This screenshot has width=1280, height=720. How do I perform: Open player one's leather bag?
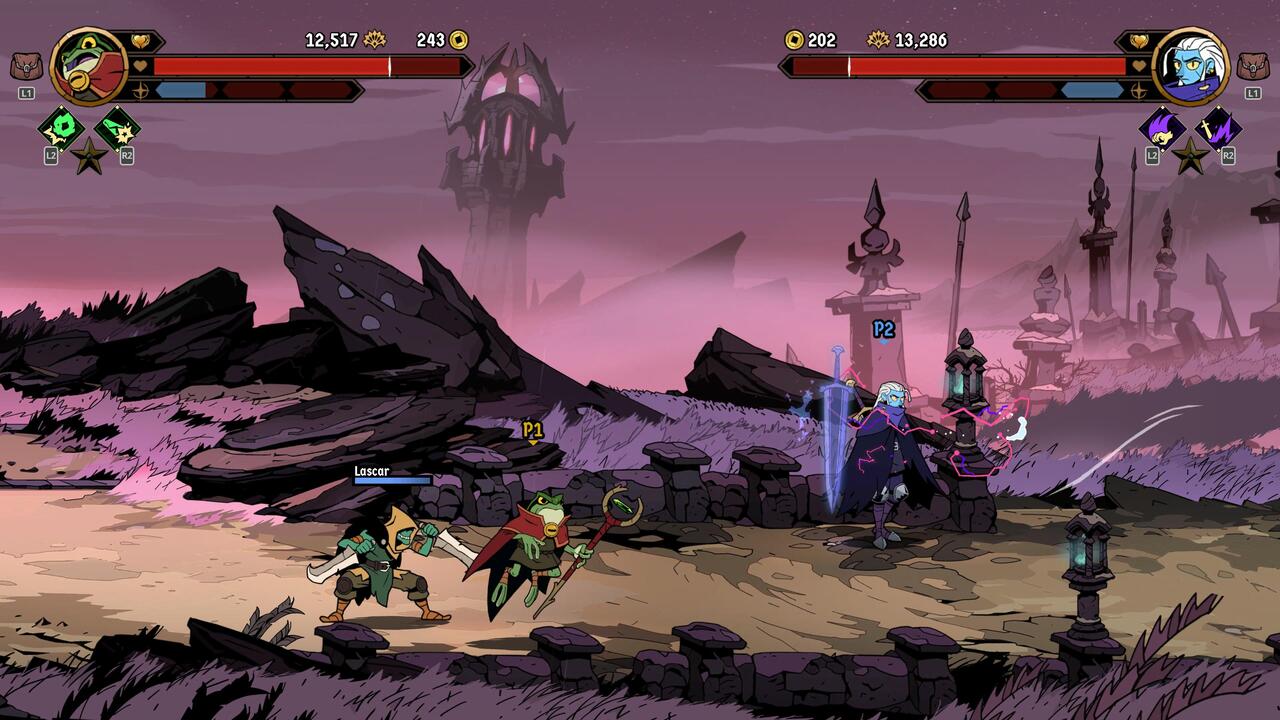26,67
